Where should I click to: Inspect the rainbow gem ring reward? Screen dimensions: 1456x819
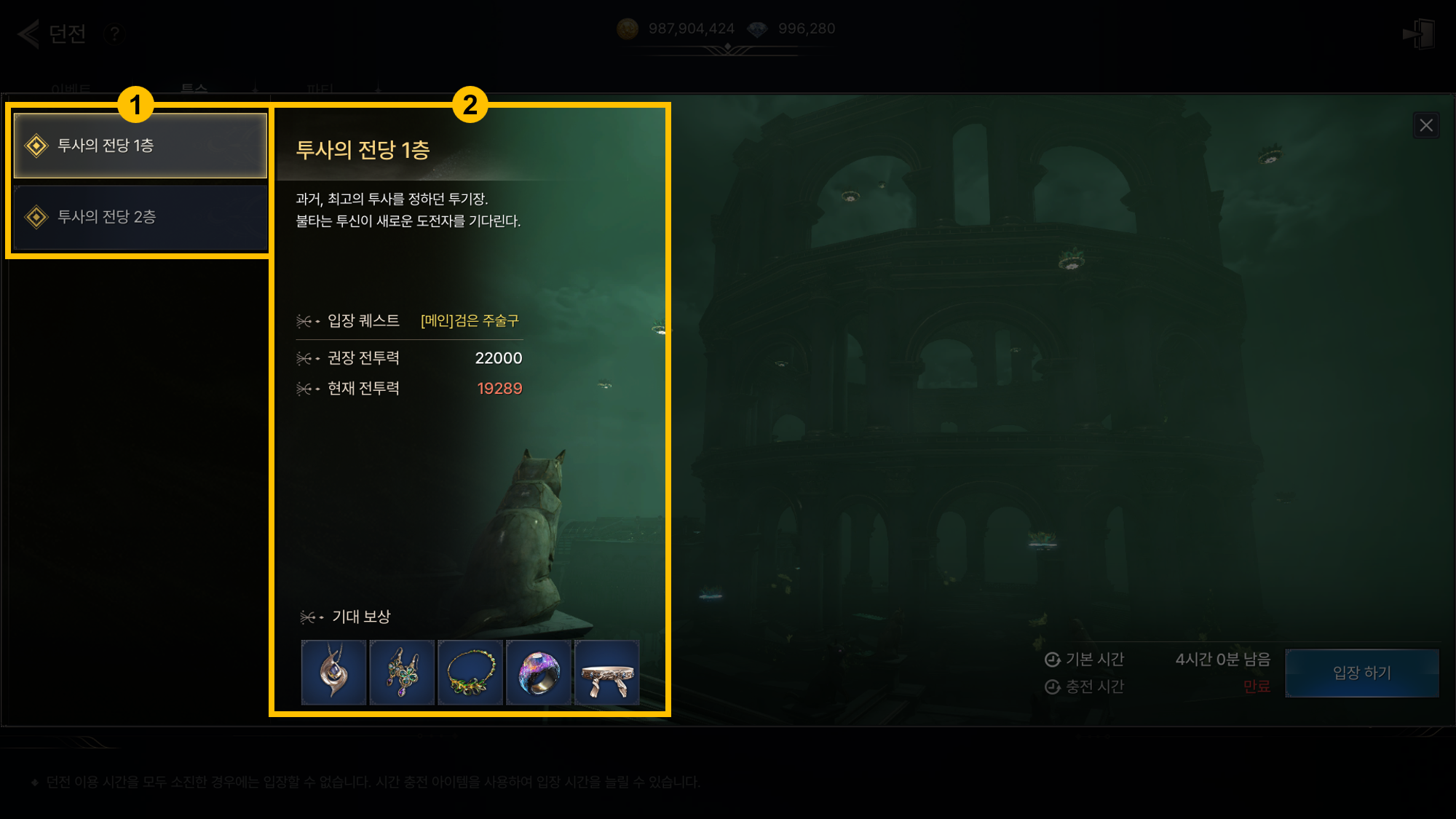(x=539, y=672)
